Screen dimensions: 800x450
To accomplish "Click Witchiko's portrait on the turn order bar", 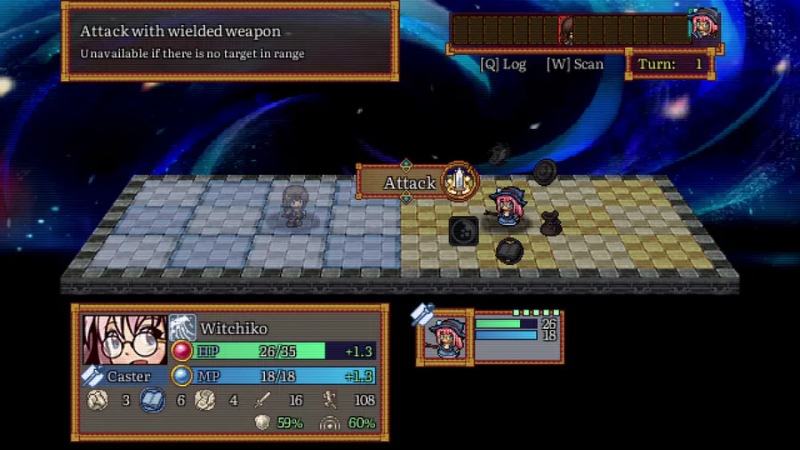I will point(703,29).
